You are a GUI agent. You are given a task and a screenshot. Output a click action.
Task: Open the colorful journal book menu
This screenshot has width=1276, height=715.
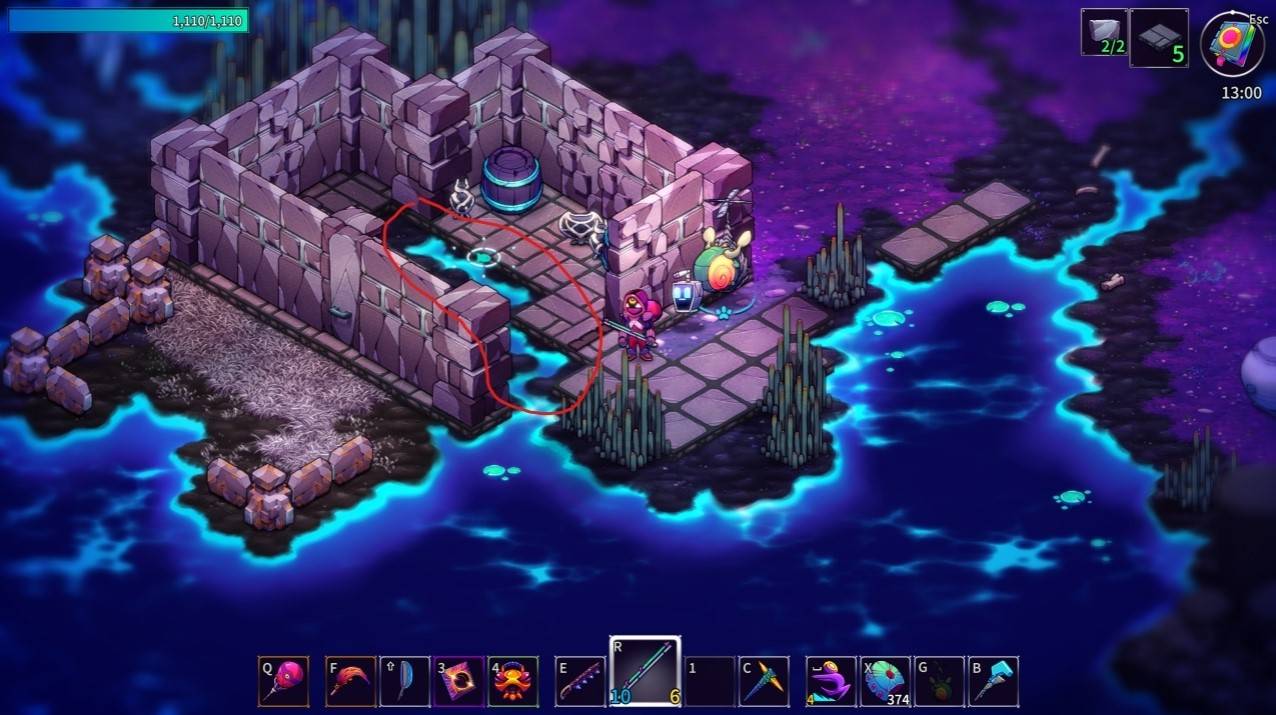1232,45
